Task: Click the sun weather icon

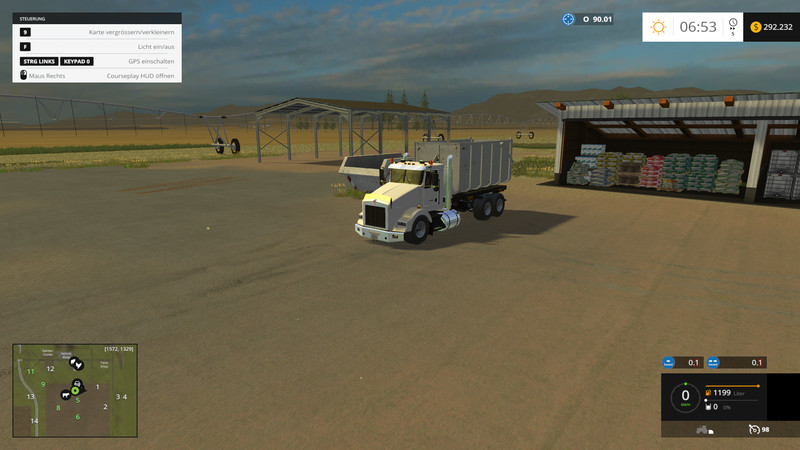Action: tap(658, 27)
